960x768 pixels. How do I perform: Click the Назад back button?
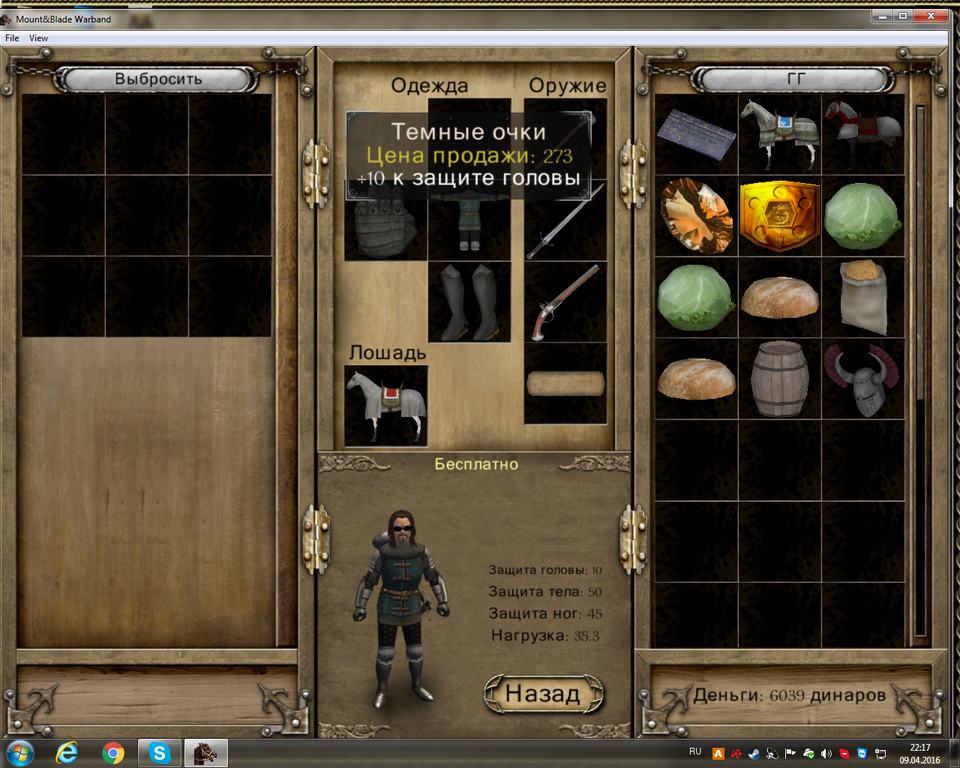tap(543, 693)
